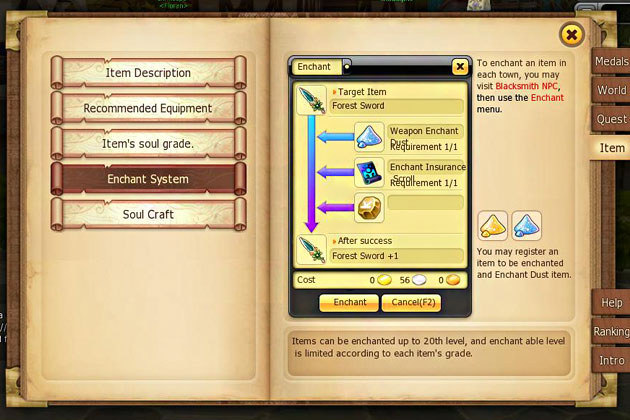Switch to the Medals tab
The height and width of the screenshot is (420, 630).
(611, 62)
